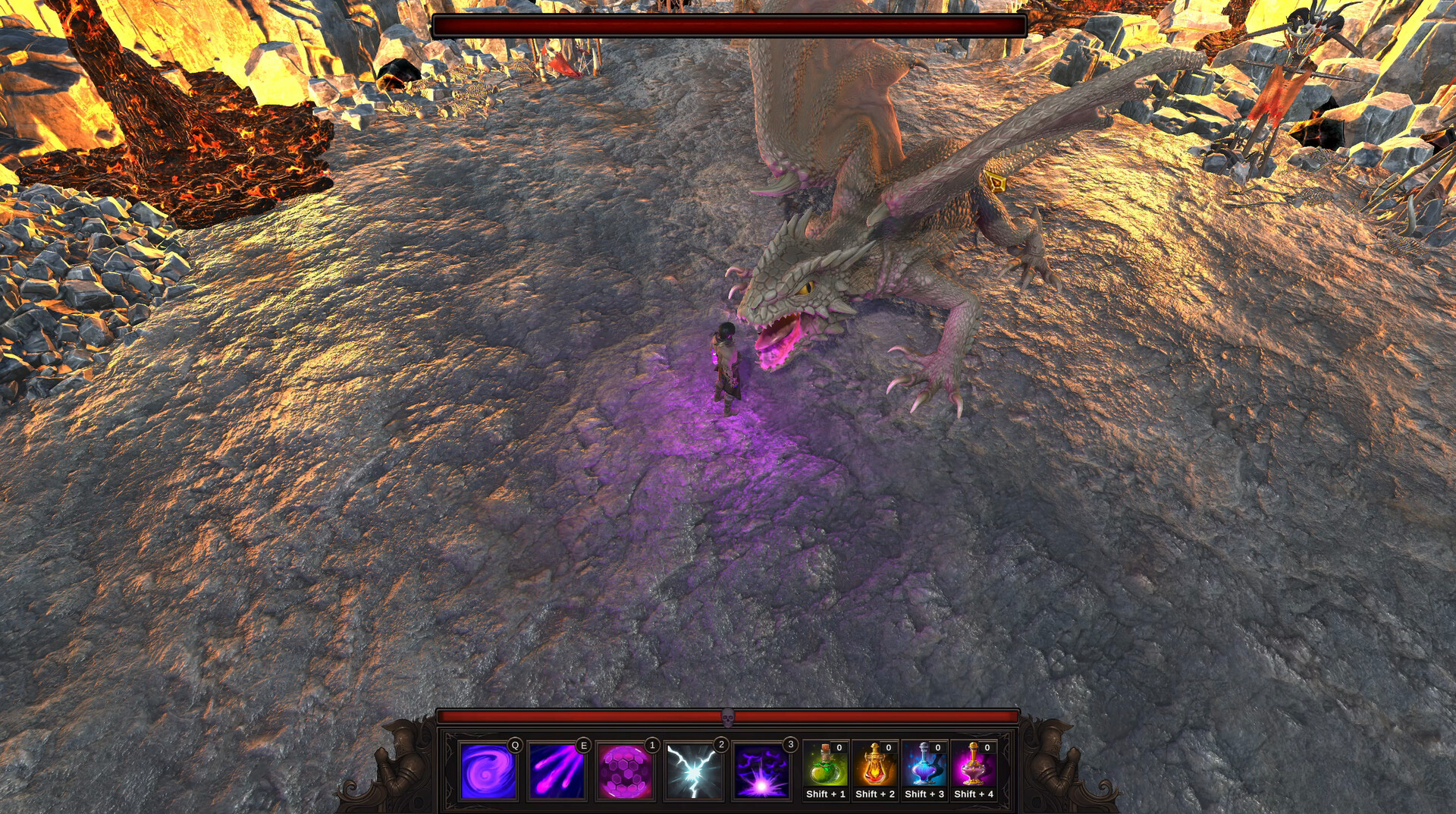1456x814 pixels.
Task: Click the boss health bar at the top
Action: tap(728, 24)
